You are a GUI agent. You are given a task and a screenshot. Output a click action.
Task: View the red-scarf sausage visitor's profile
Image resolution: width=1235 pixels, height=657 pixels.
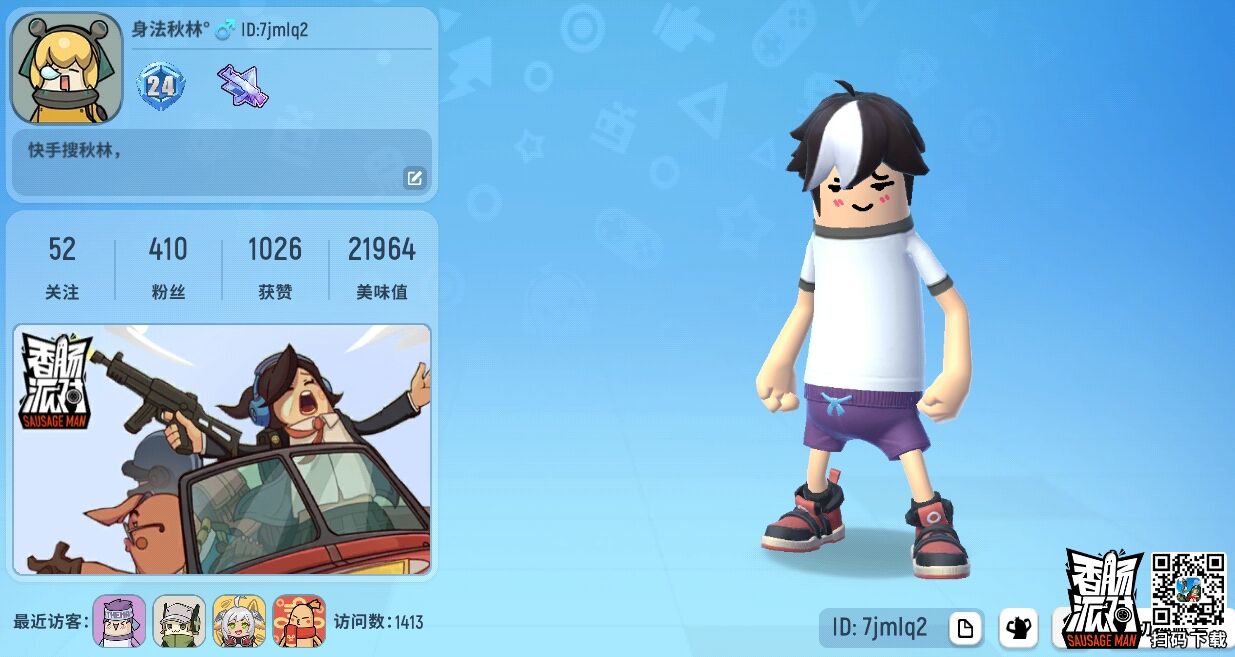point(299,621)
